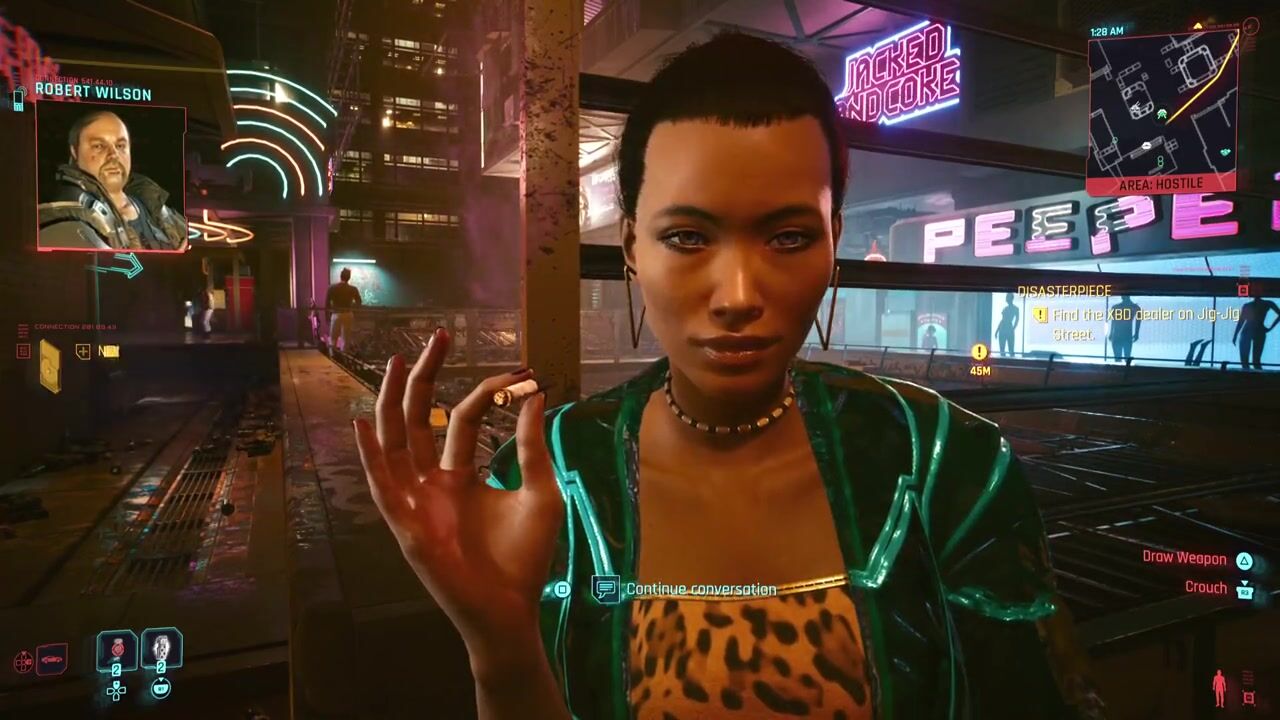Screen dimensions: 1280x720
Task: Open the yellow shard notification icon
Action: point(49,365)
